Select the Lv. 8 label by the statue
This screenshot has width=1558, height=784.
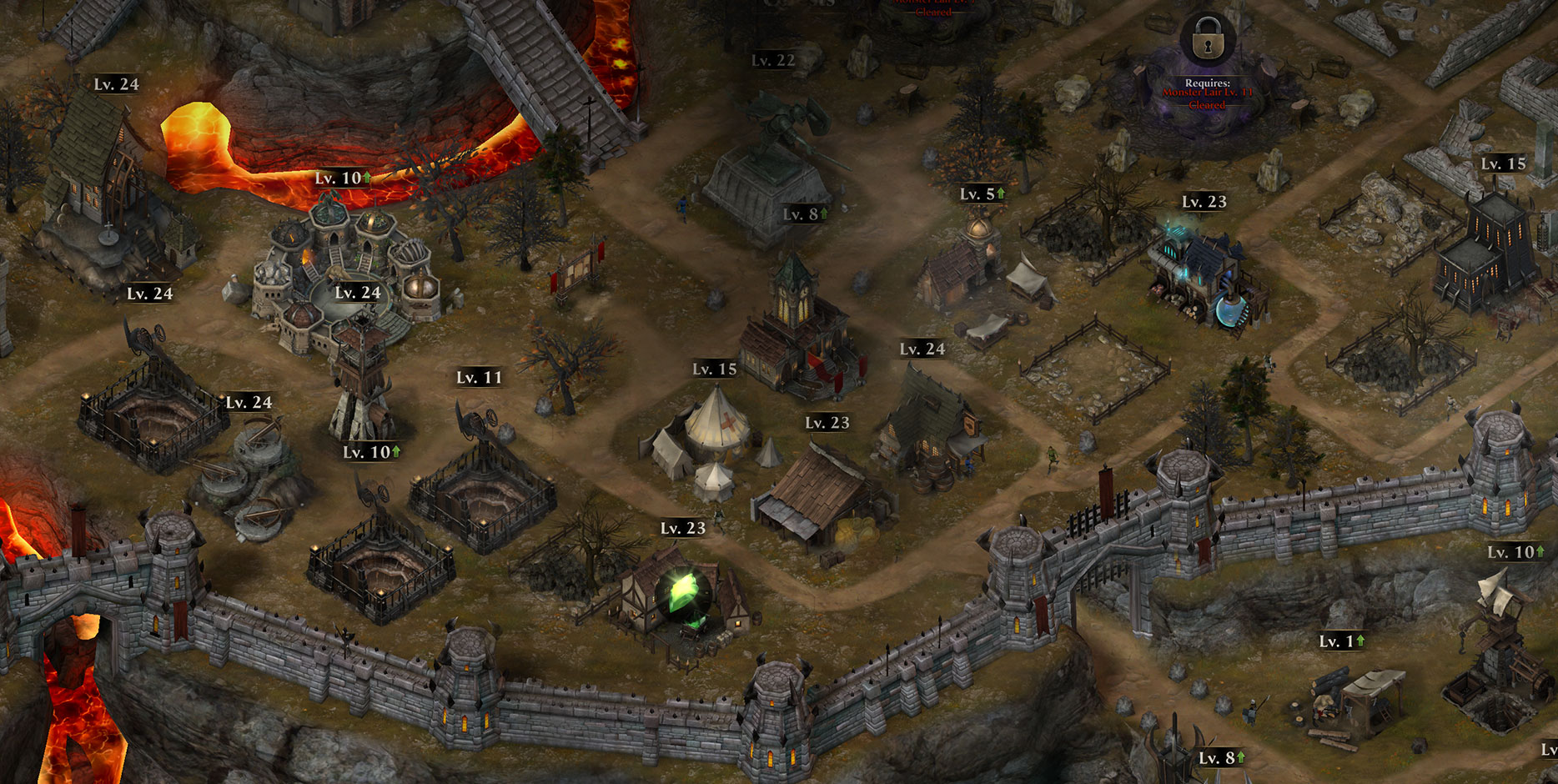pos(805,214)
